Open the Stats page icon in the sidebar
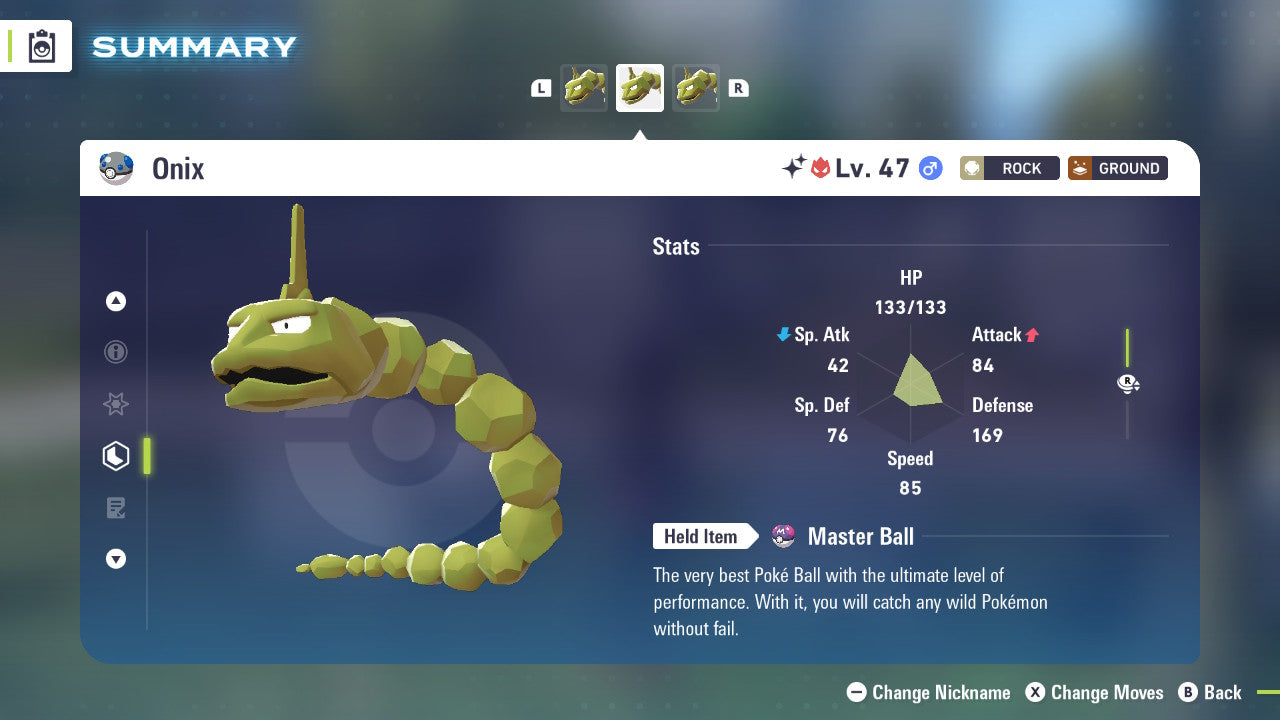Screen dimensions: 1280x720 116,455
